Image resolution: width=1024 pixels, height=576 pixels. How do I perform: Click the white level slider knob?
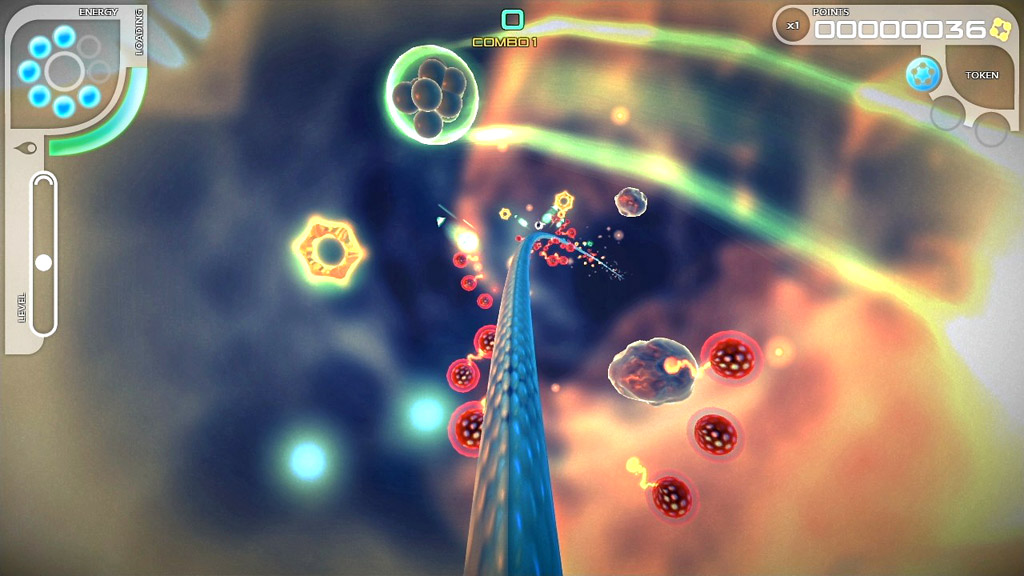click(43, 263)
